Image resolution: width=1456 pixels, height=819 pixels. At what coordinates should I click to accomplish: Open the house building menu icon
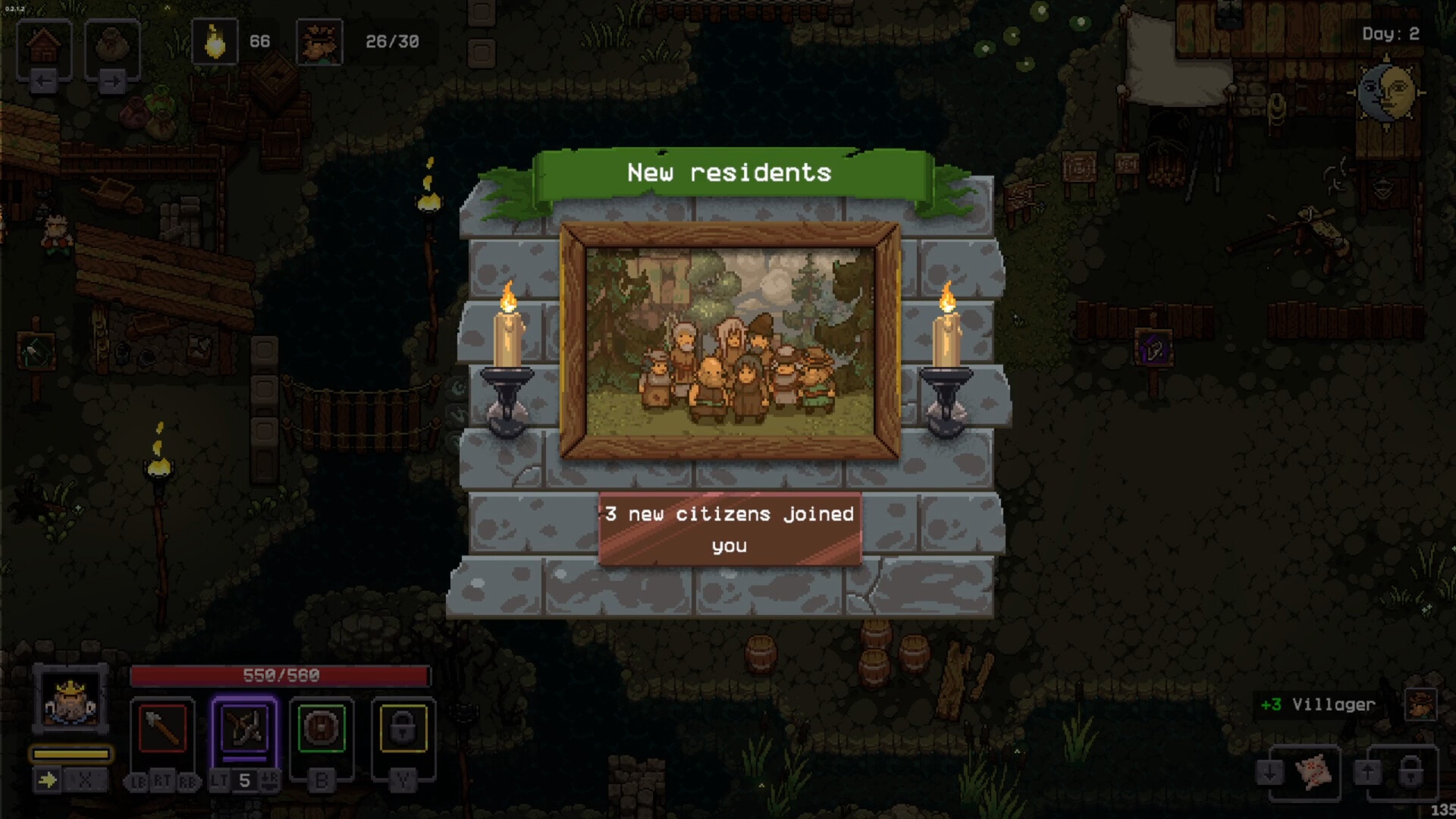tap(44, 45)
